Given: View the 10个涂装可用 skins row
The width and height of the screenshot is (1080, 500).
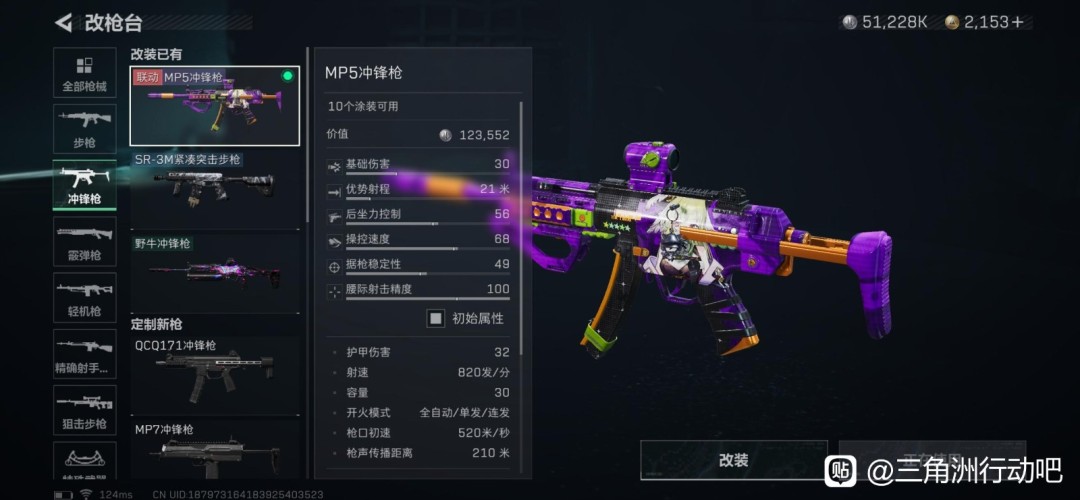Looking at the screenshot, I should (418, 106).
